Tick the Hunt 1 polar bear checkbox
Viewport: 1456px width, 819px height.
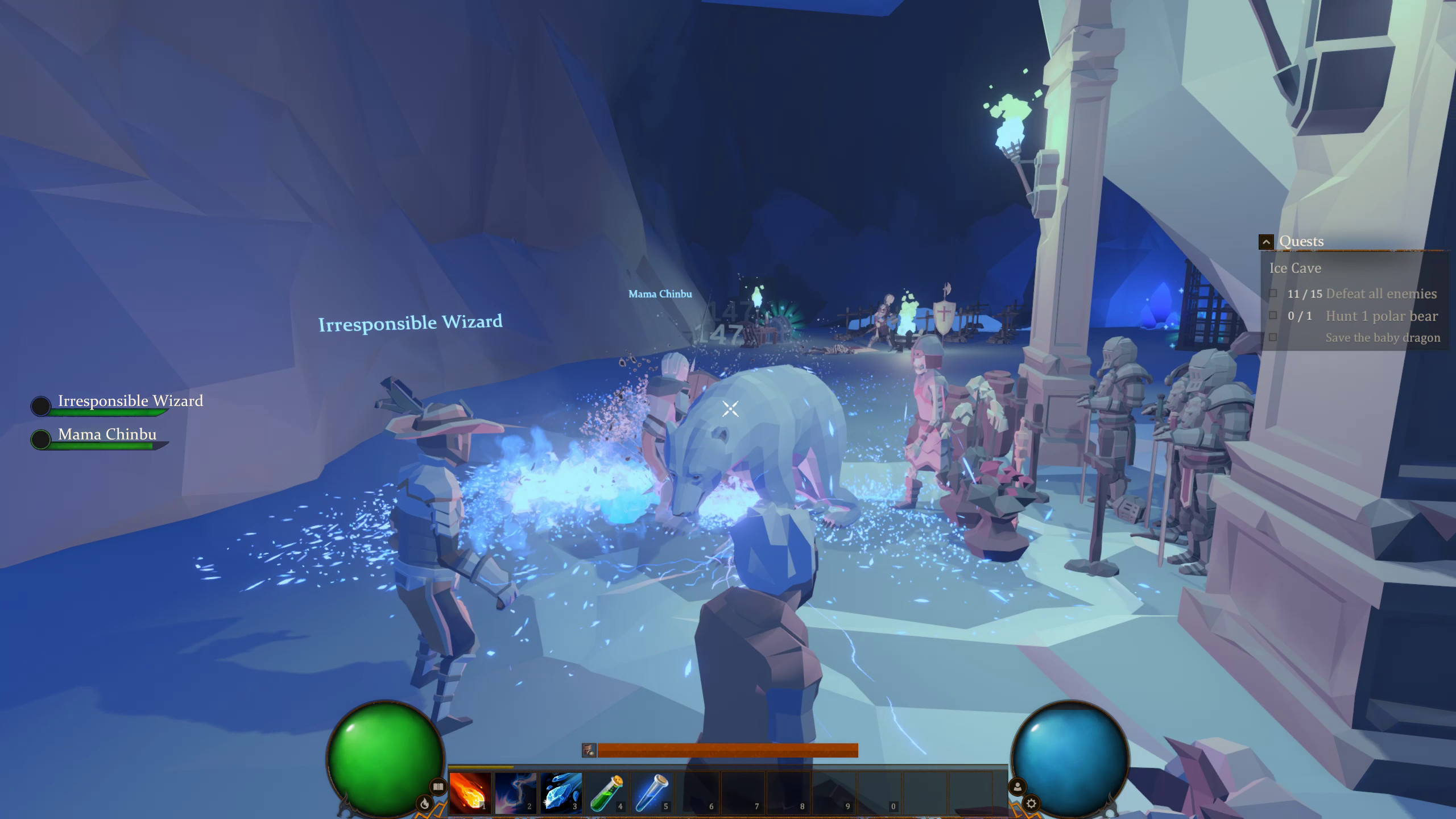coord(1272,316)
